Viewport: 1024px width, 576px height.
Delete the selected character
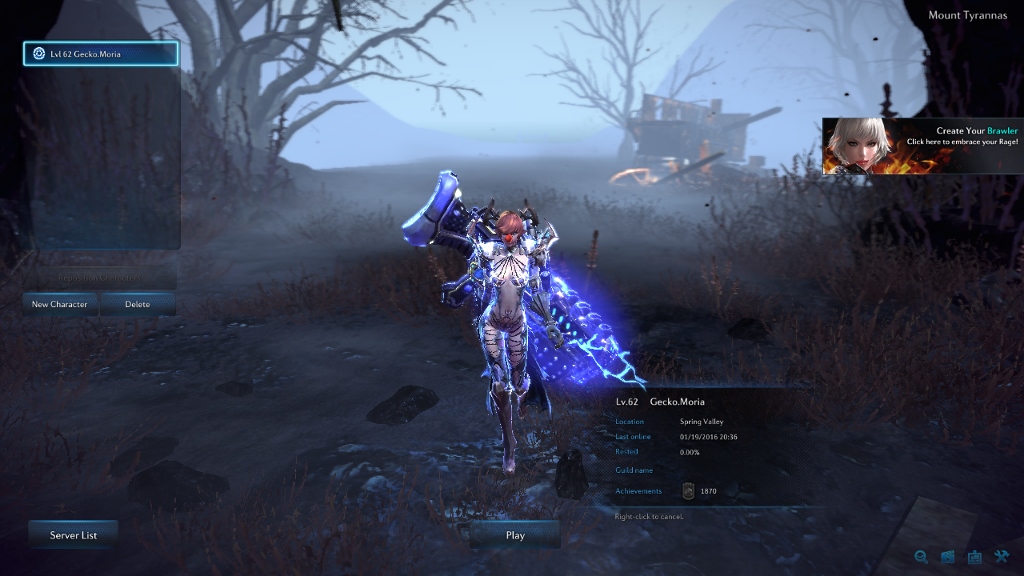tap(138, 304)
